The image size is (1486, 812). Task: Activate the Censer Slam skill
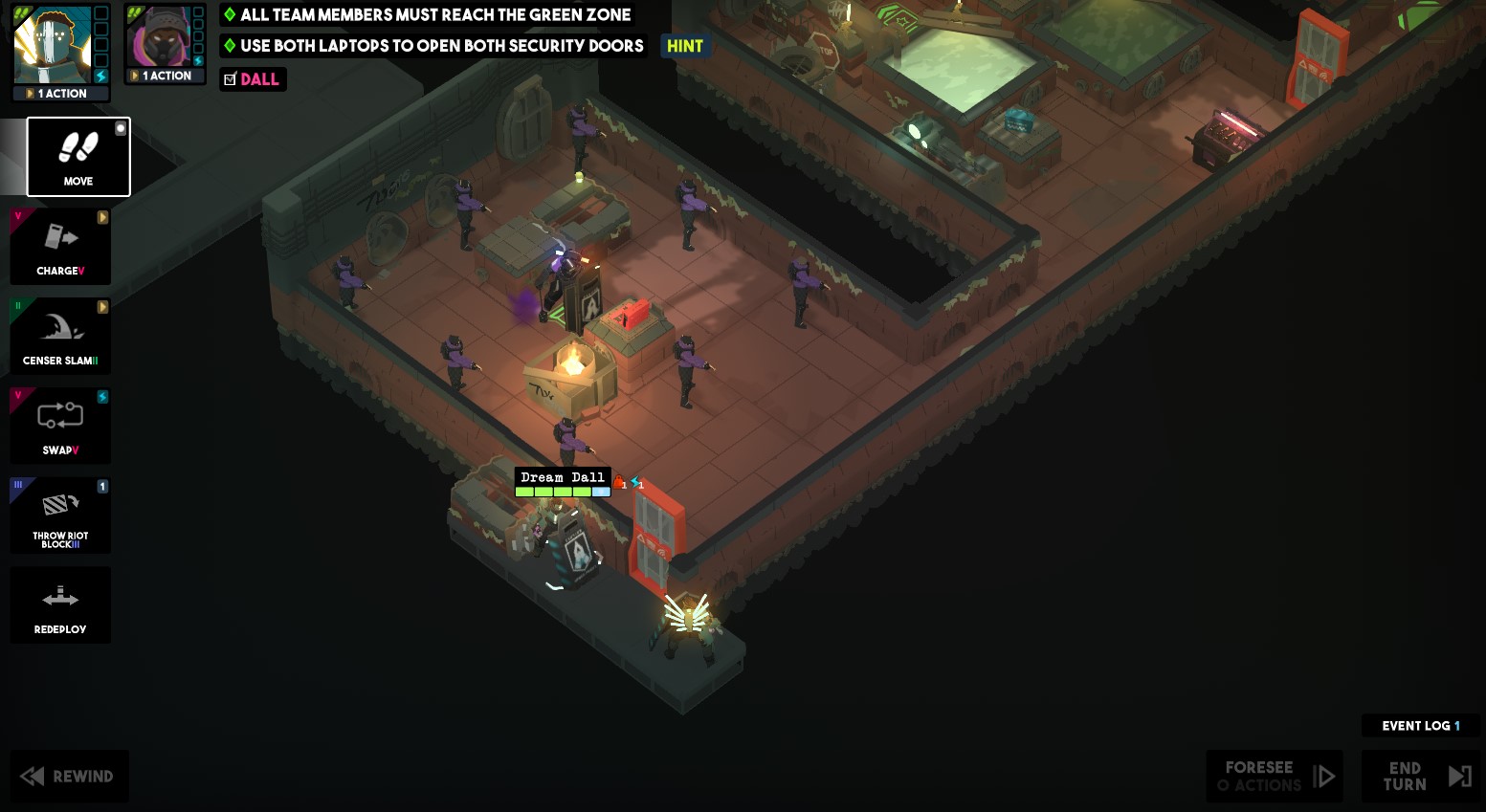tap(59, 336)
